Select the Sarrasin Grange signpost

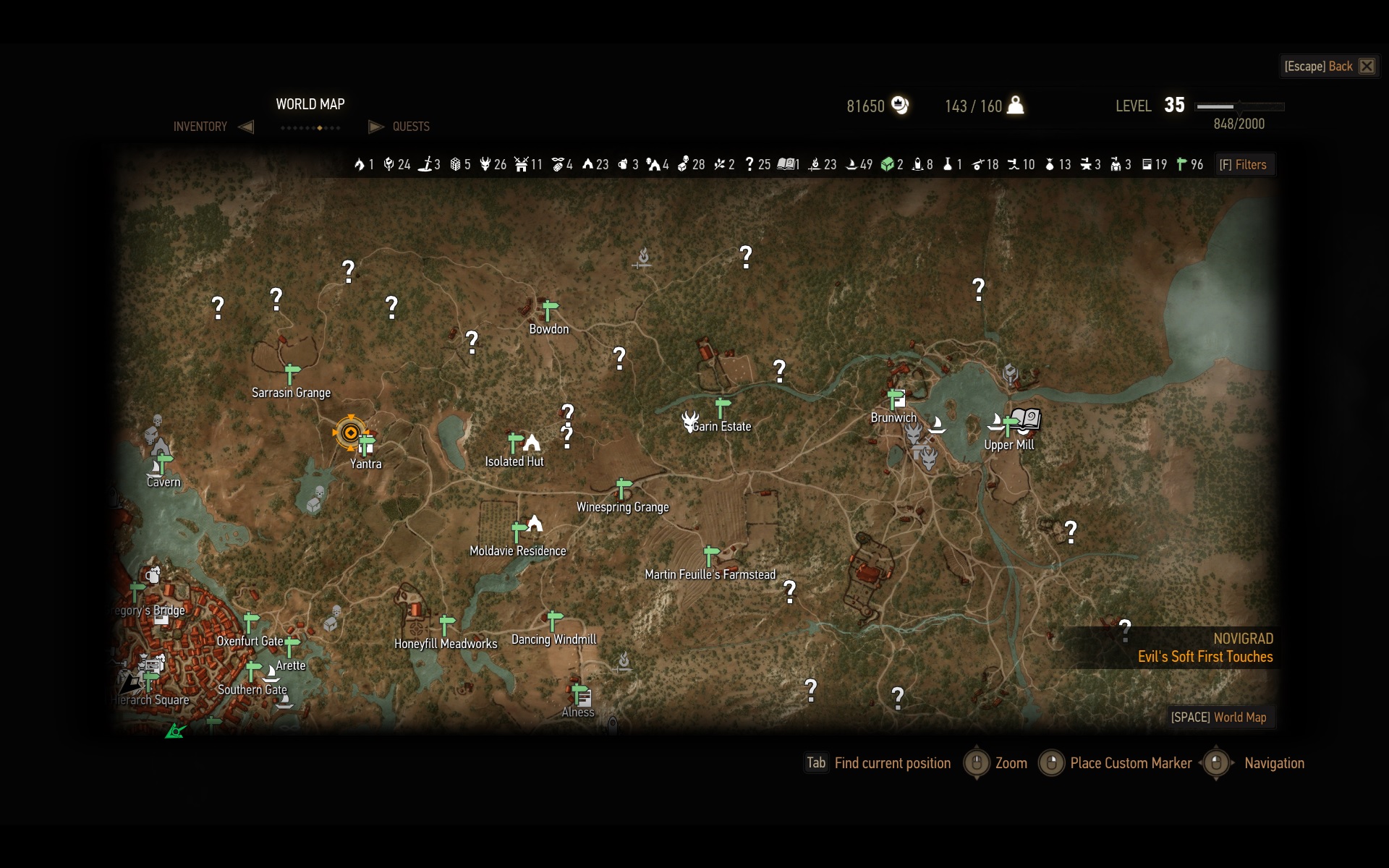point(292,373)
